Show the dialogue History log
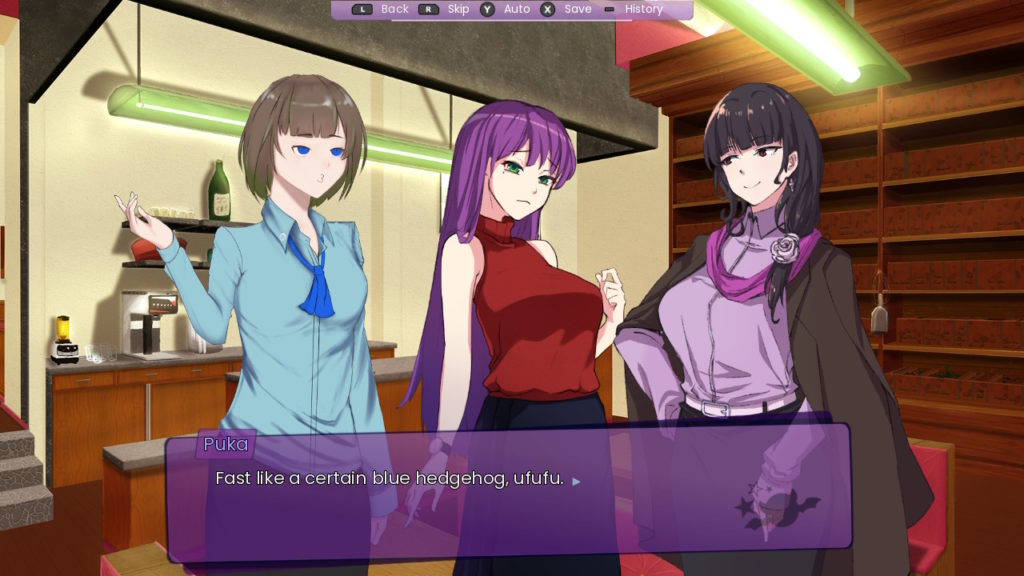The image size is (1024, 576). [643, 9]
